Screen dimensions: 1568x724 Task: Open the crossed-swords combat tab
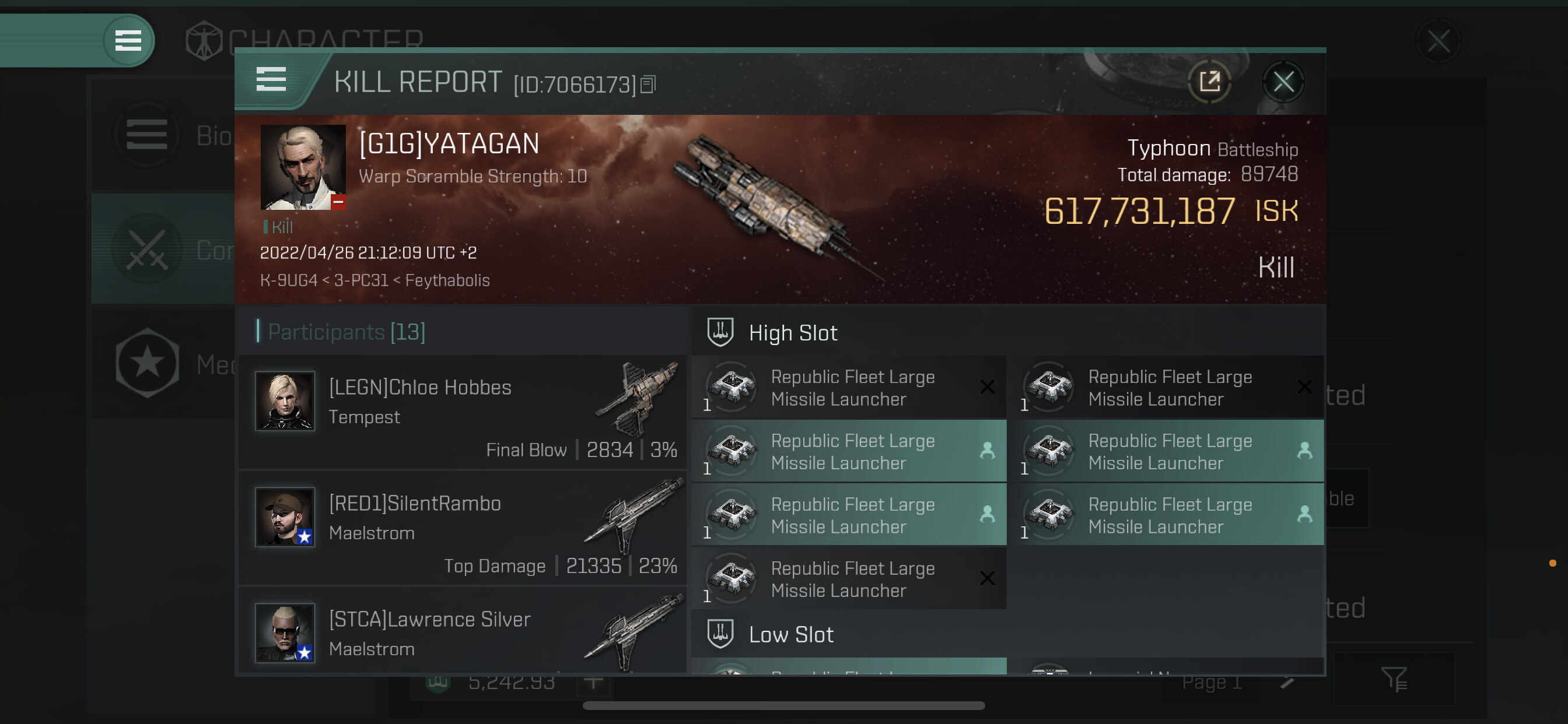point(148,250)
